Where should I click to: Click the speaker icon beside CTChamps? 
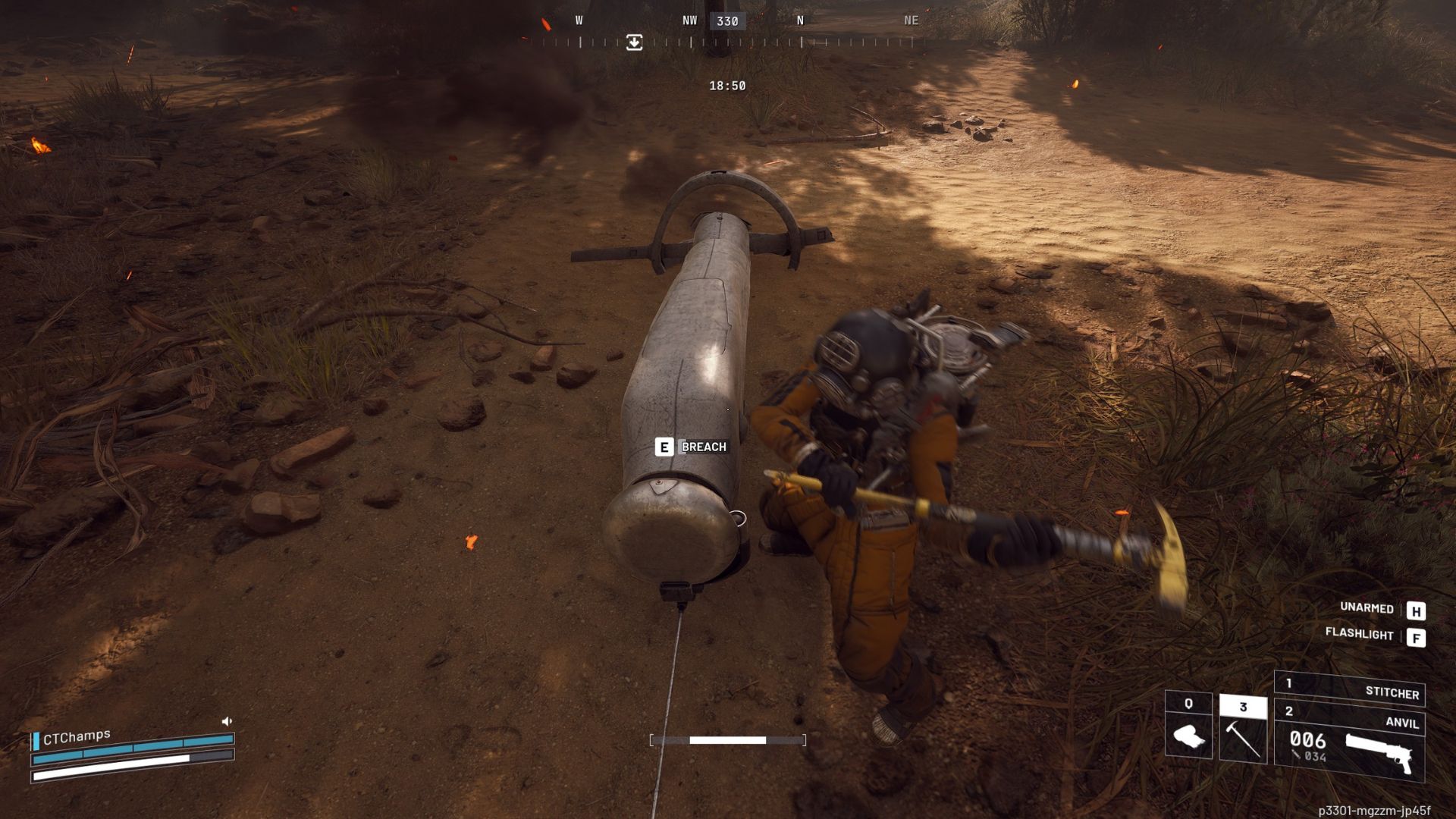[x=227, y=721]
